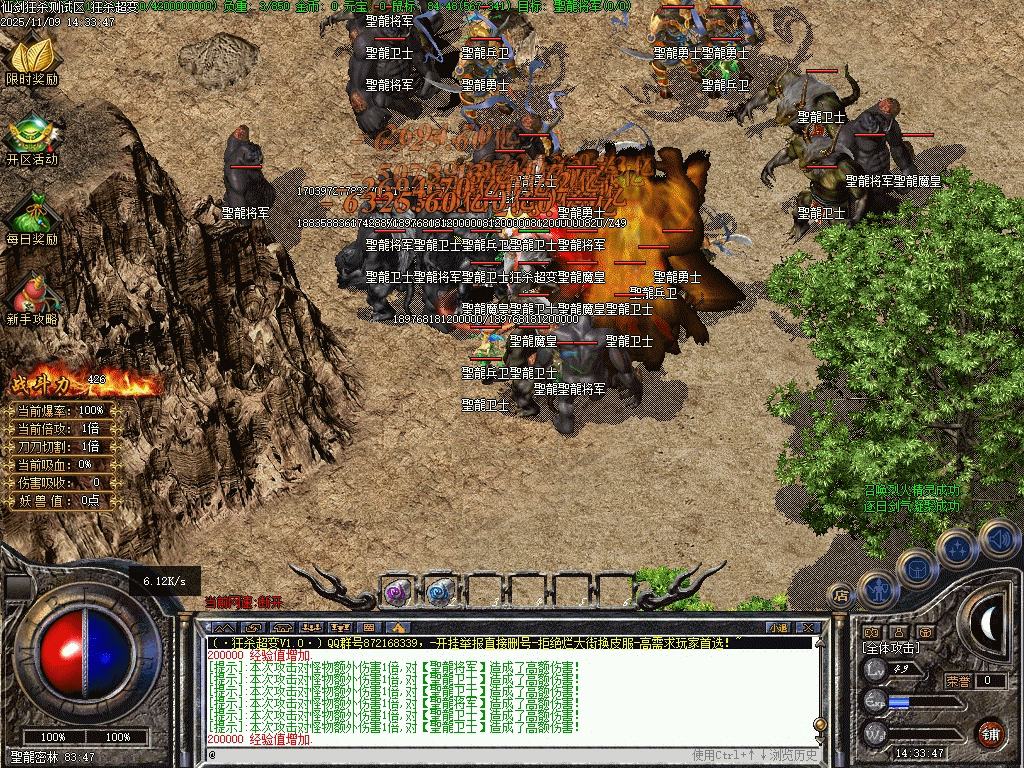Viewport: 1024px width, 768px height.
Task: Click the red 铺 stall button
Action: (x=990, y=734)
